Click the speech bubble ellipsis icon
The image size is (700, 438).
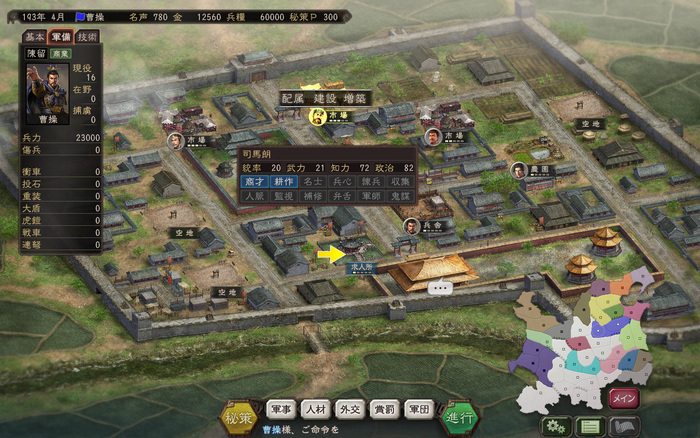[x=441, y=287]
